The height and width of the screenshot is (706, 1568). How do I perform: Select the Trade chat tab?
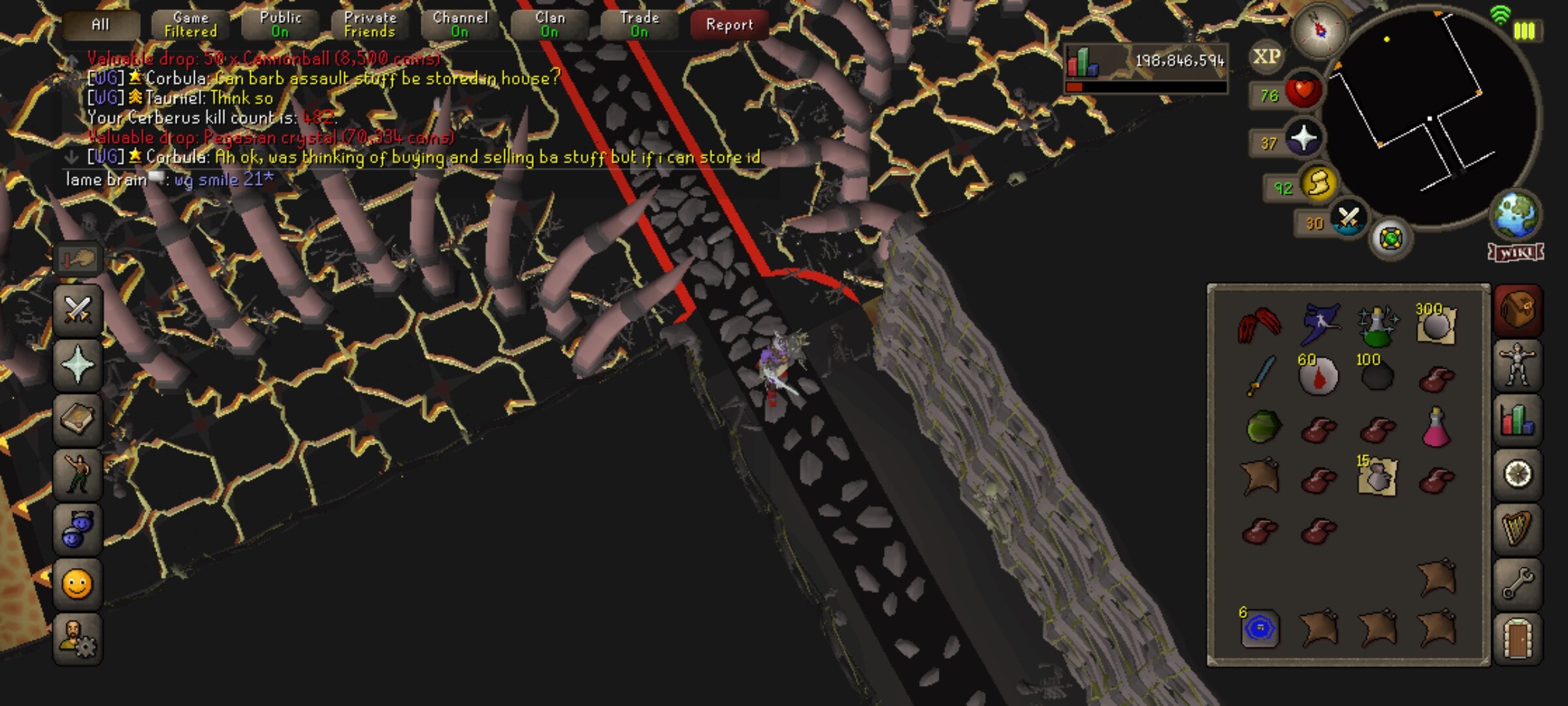639,25
